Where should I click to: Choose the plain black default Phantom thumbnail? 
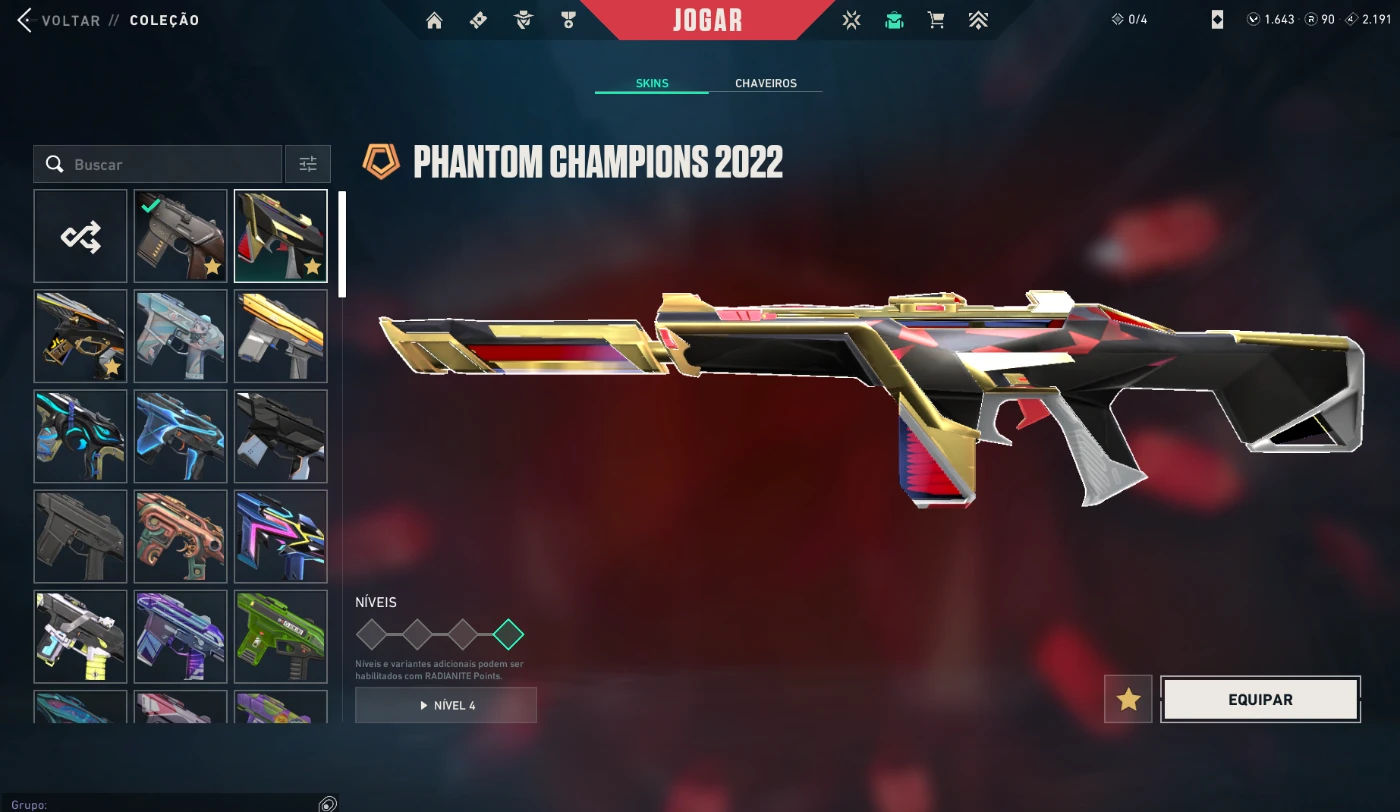[x=81, y=537]
